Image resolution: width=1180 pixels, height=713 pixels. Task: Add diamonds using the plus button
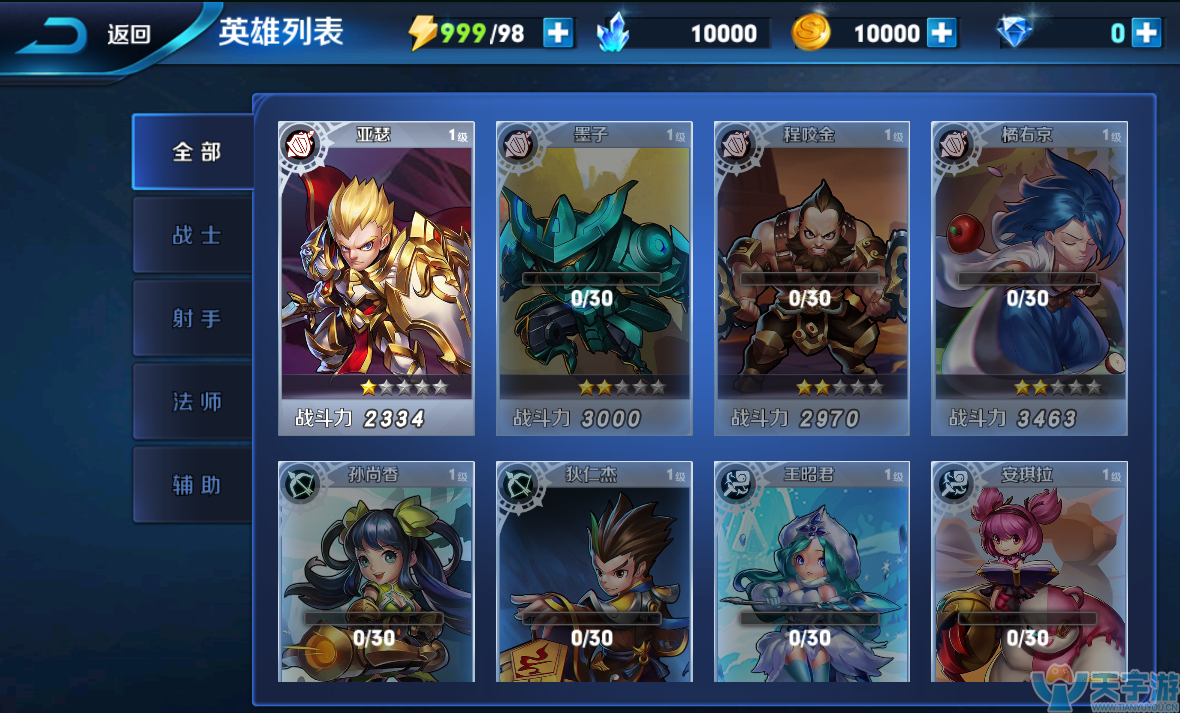1146,33
